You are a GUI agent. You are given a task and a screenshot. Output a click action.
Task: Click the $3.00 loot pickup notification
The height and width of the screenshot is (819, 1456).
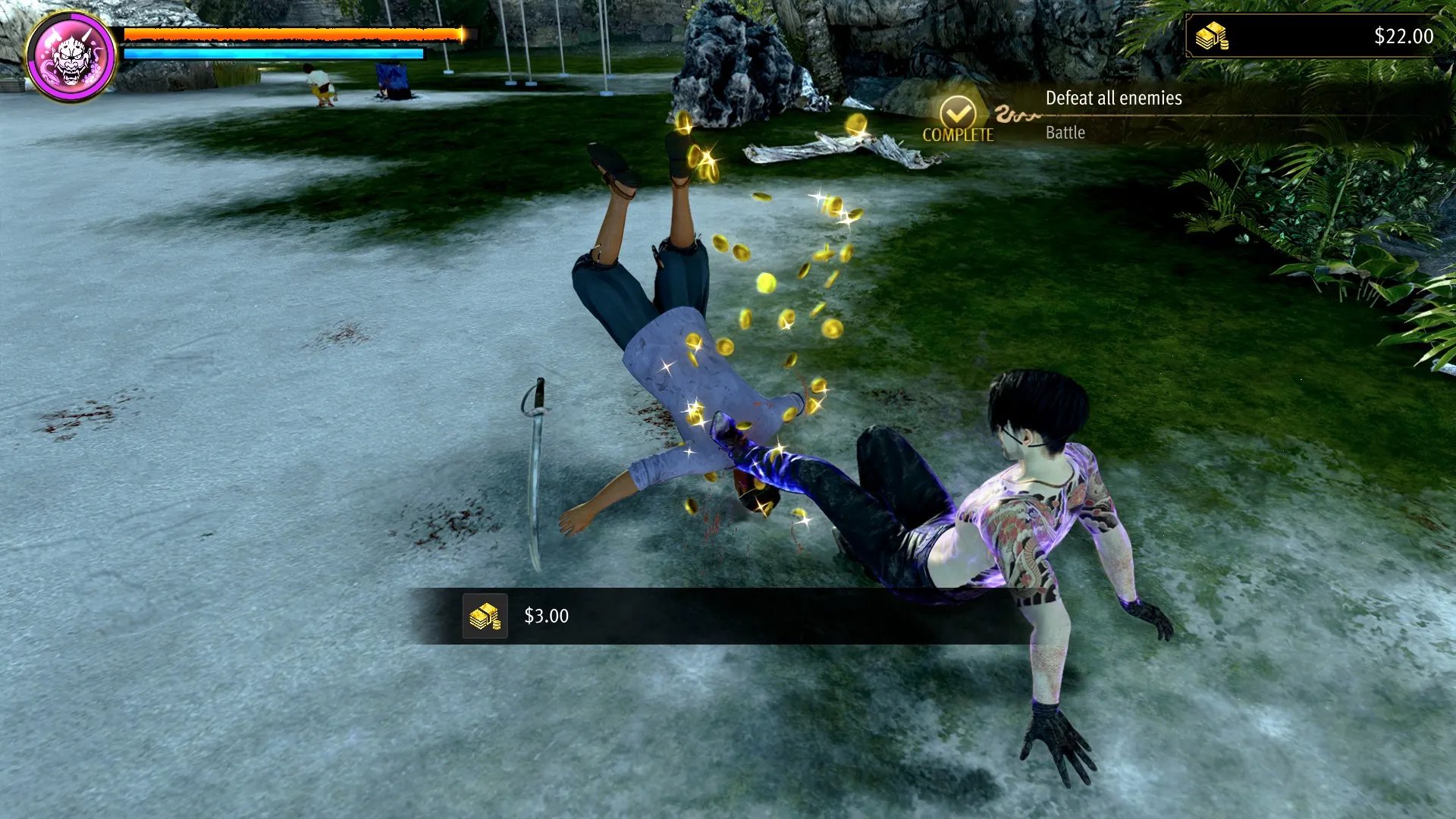click(x=546, y=616)
